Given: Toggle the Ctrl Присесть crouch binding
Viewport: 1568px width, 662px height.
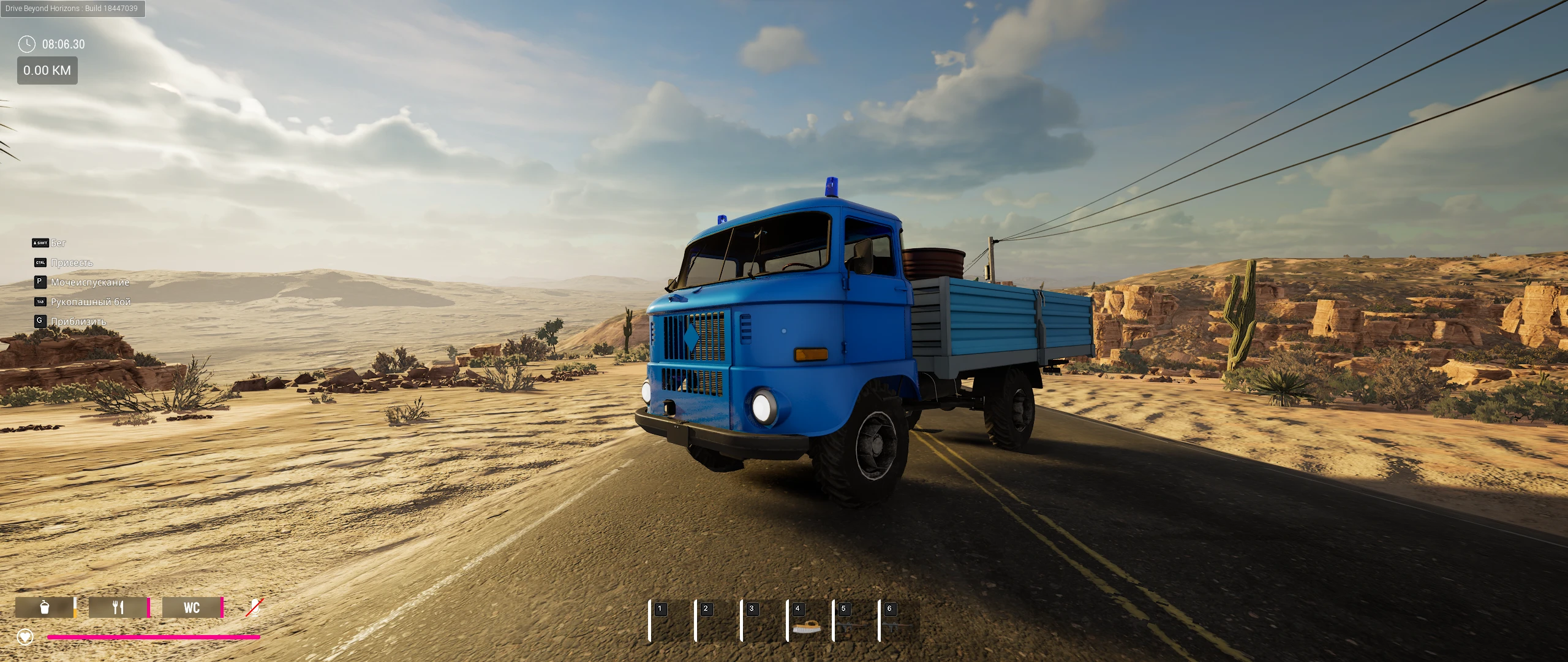Looking at the screenshot, I should point(39,262).
